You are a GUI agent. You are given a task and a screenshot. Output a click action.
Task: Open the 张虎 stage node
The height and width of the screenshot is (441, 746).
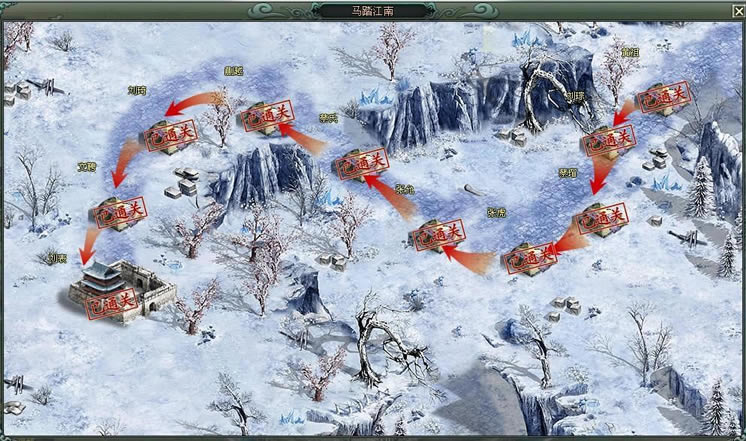click(528, 260)
